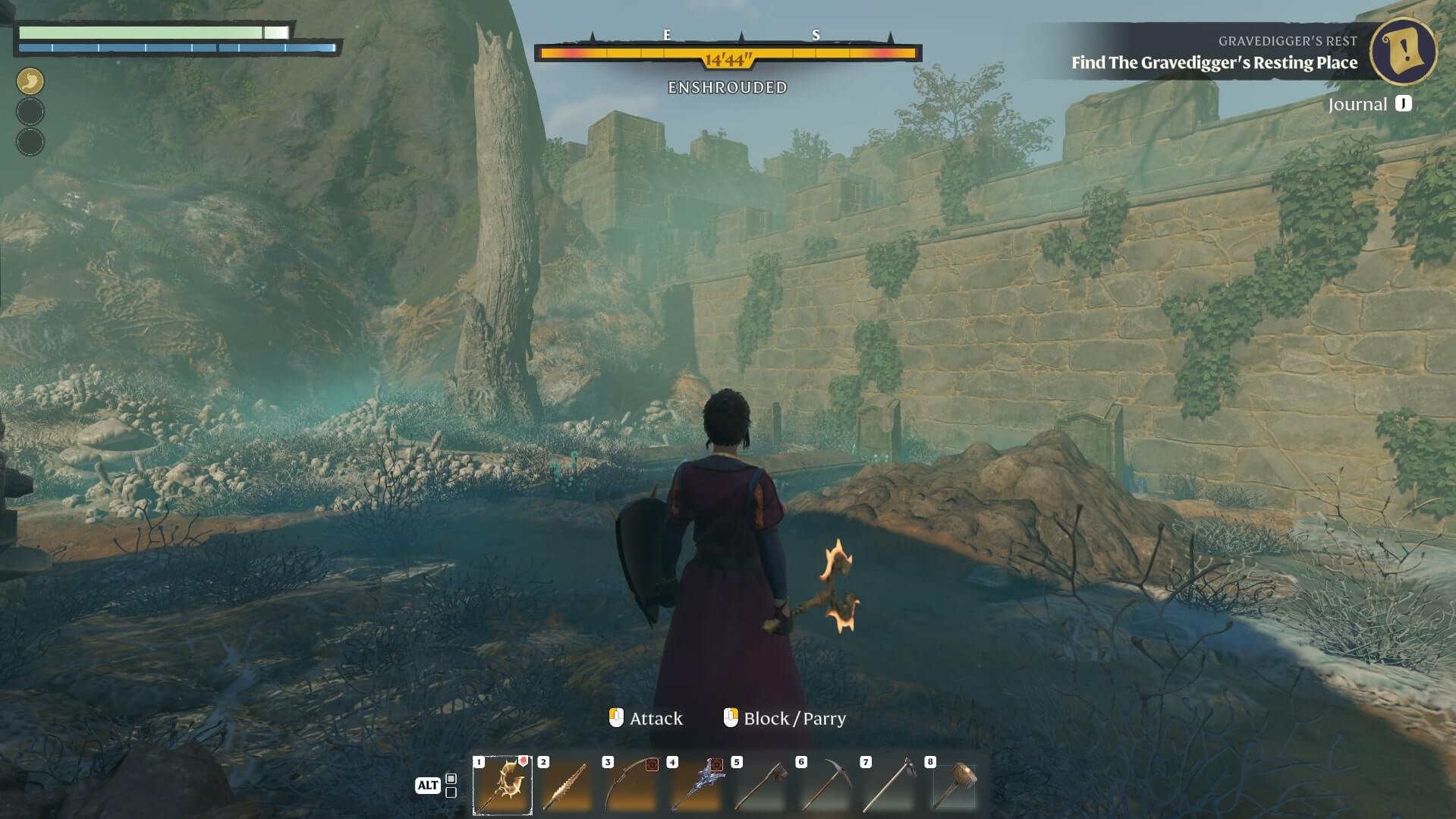Screen dimensions: 1456x819
Task: Click the Block/Parry mouse button icon
Action: pos(731,717)
